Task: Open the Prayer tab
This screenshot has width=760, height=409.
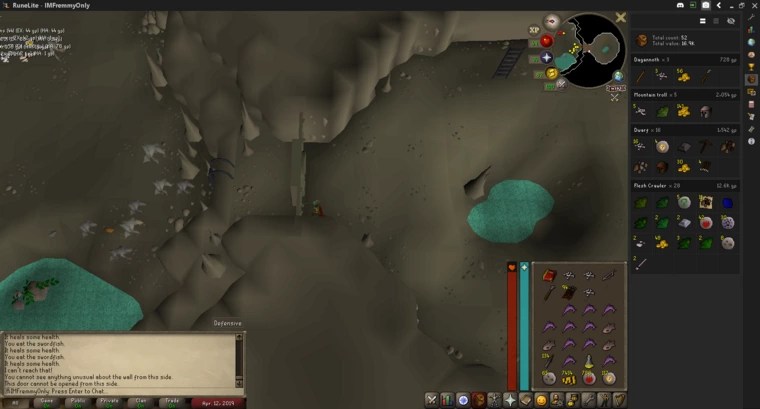Action: [x=510, y=400]
